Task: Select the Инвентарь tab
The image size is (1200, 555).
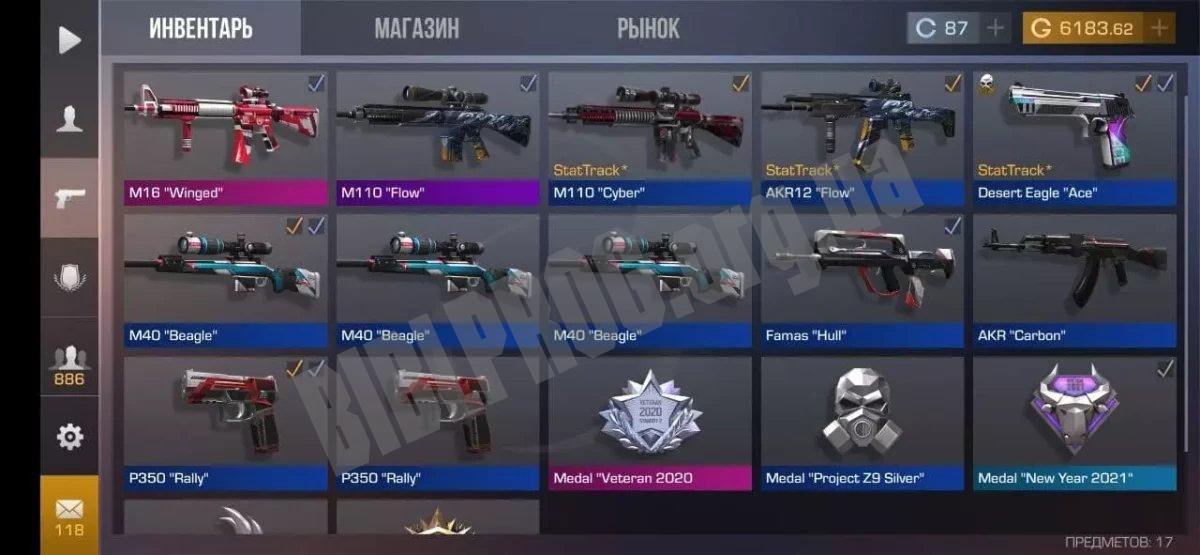Action: (201, 28)
